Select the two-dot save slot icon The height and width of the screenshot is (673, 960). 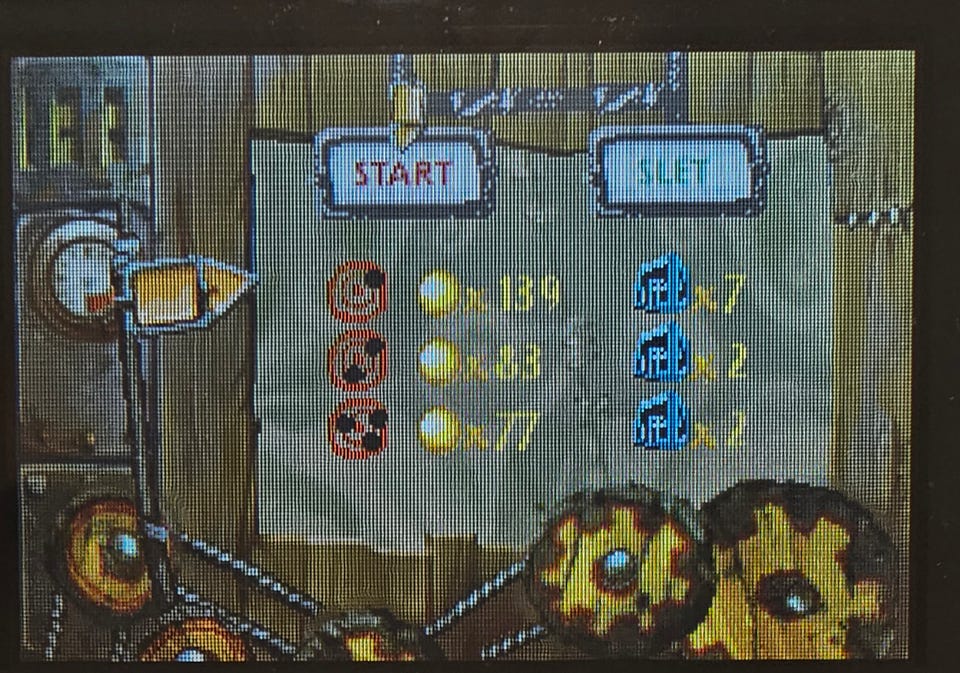click(357, 360)
